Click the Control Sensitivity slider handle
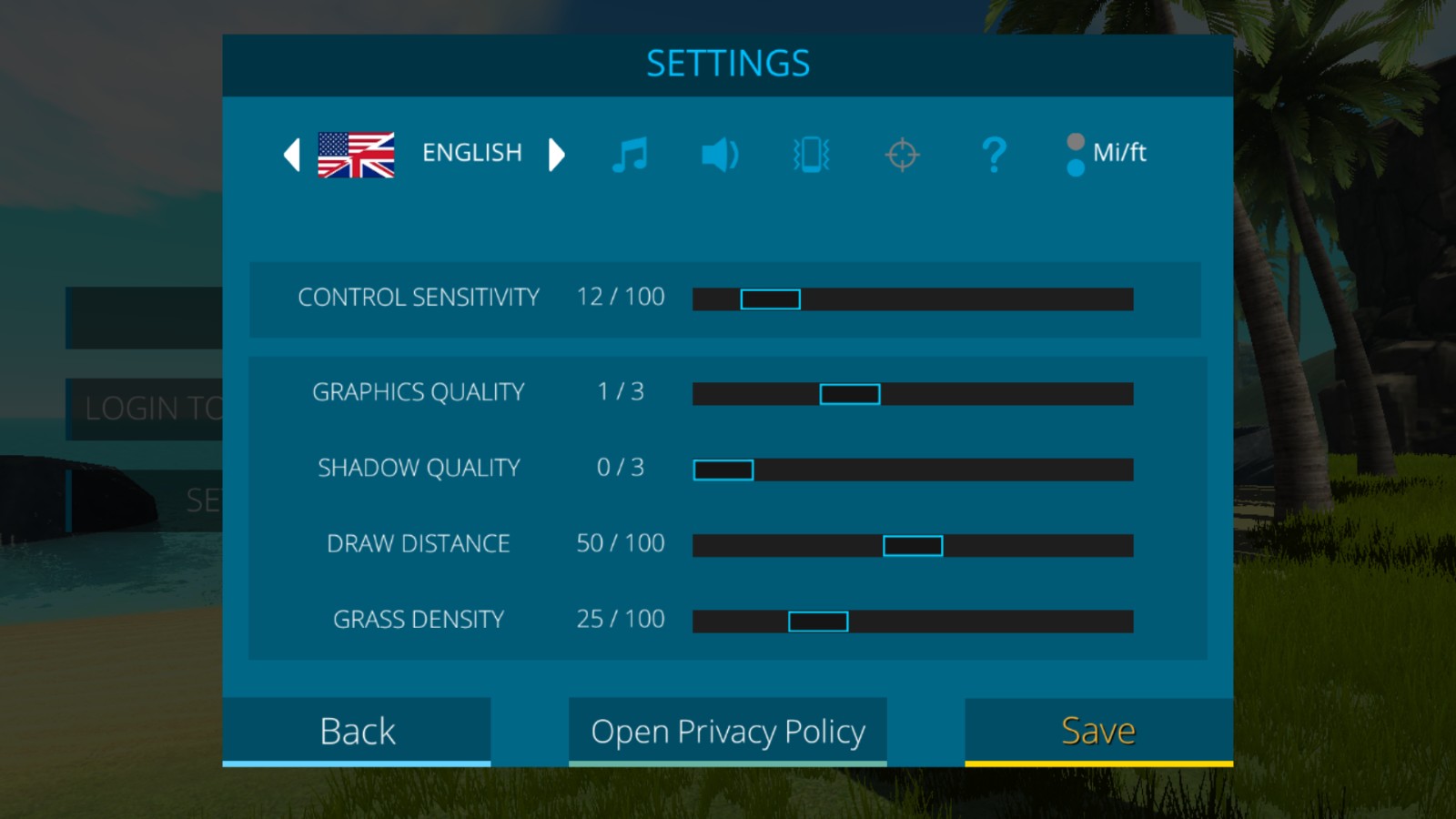Viewport: 1456px width, 819px height. 770,299
